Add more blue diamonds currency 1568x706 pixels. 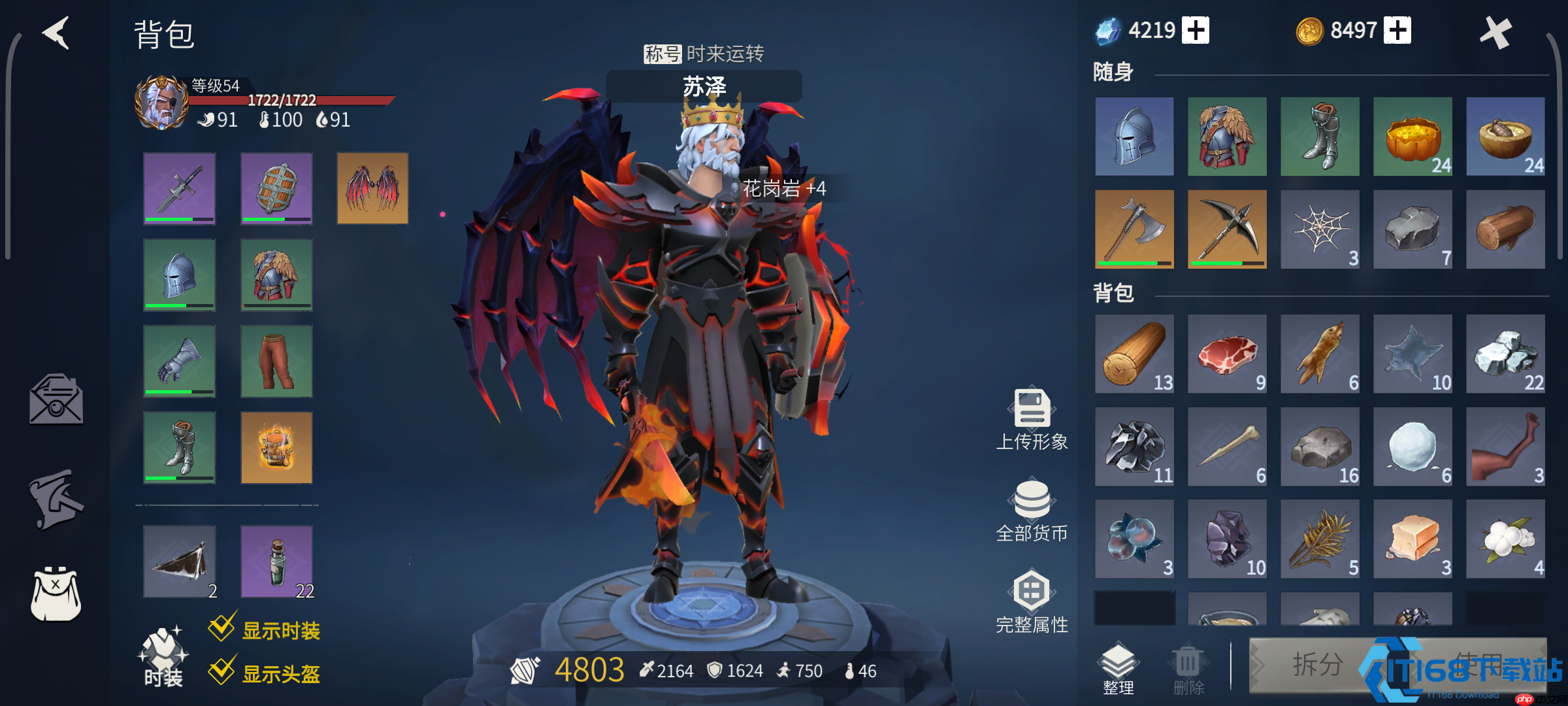coord(1196,30)
